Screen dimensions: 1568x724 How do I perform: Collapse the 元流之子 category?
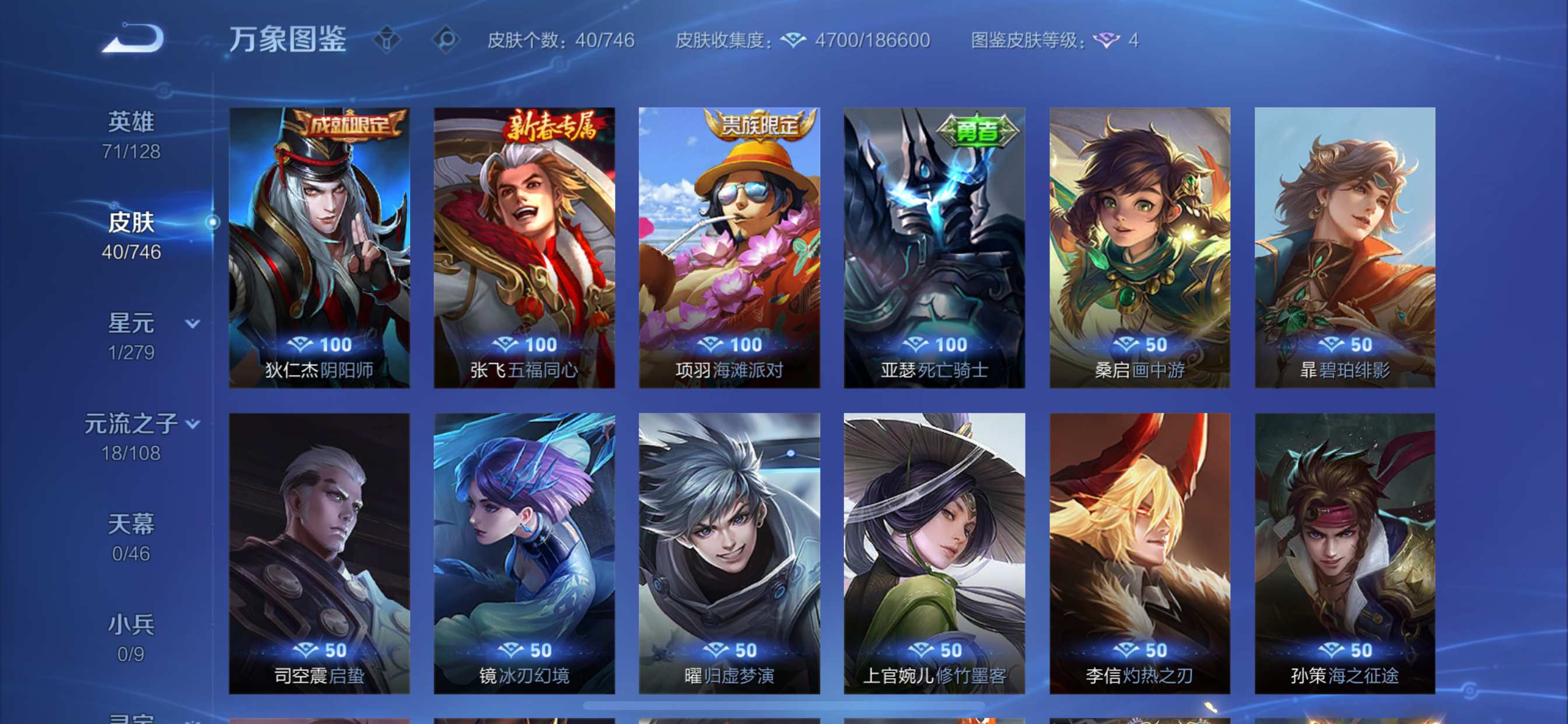192,423
